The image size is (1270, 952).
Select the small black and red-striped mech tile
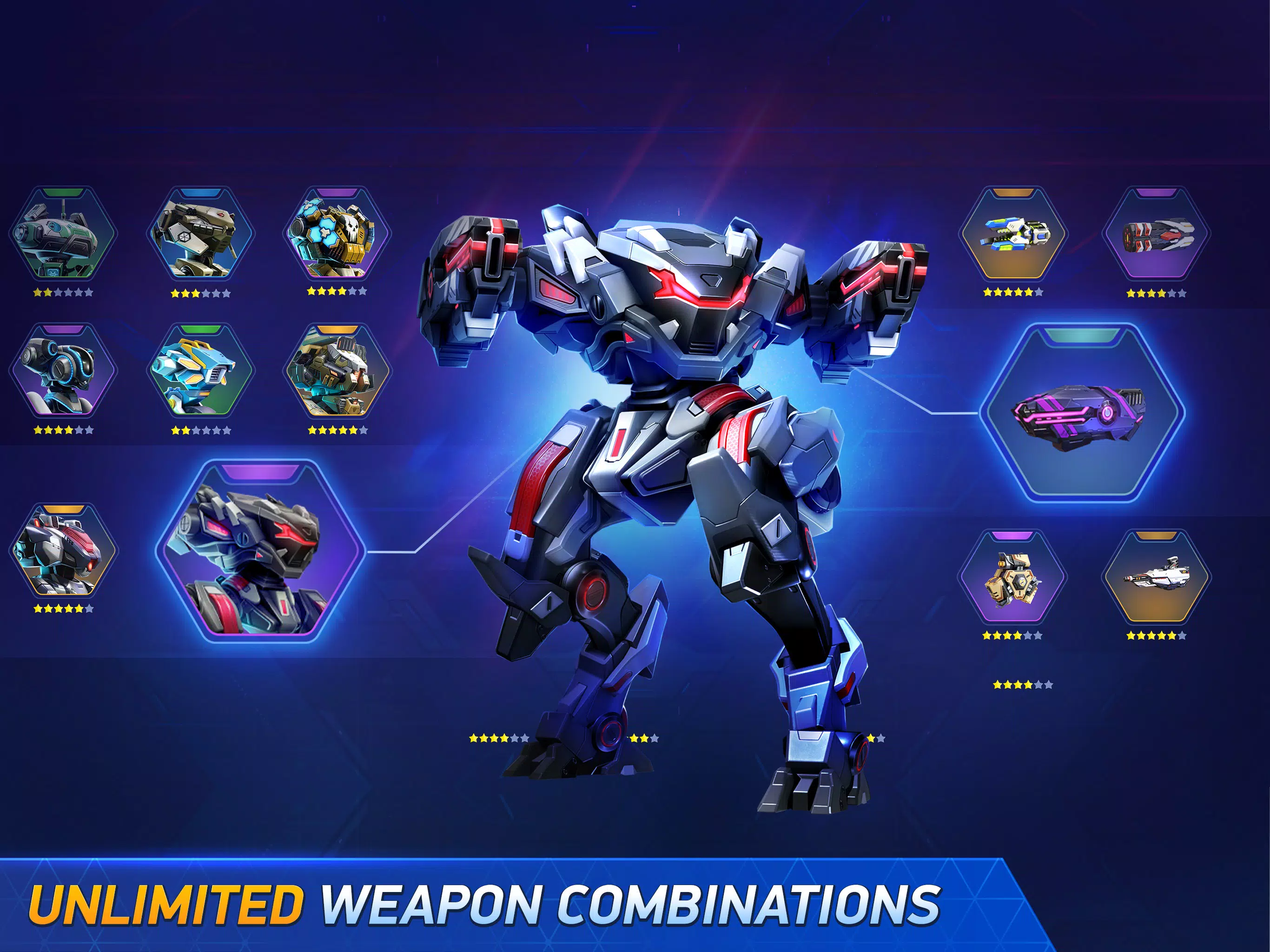pos(63,550)
